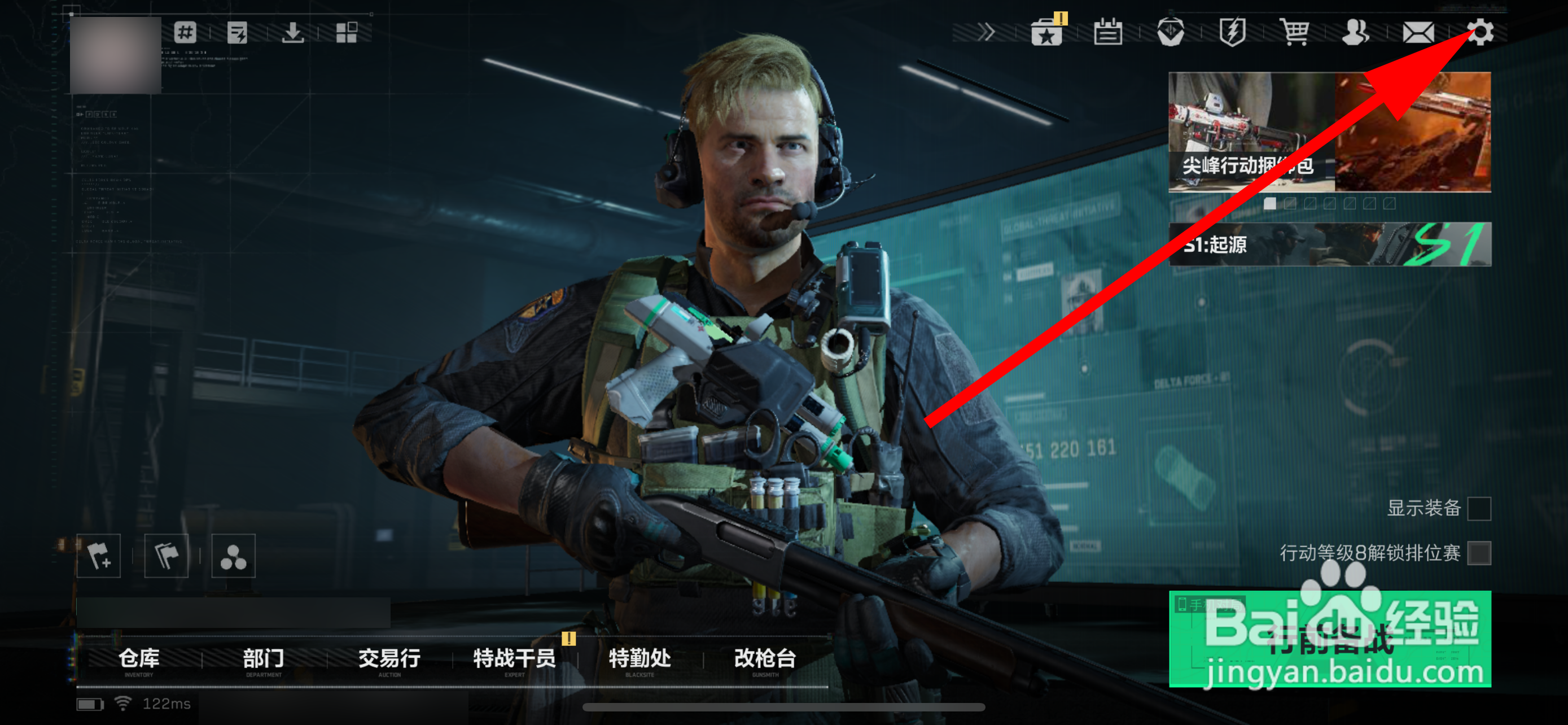Create a team with the flag-plus icon

100,555
